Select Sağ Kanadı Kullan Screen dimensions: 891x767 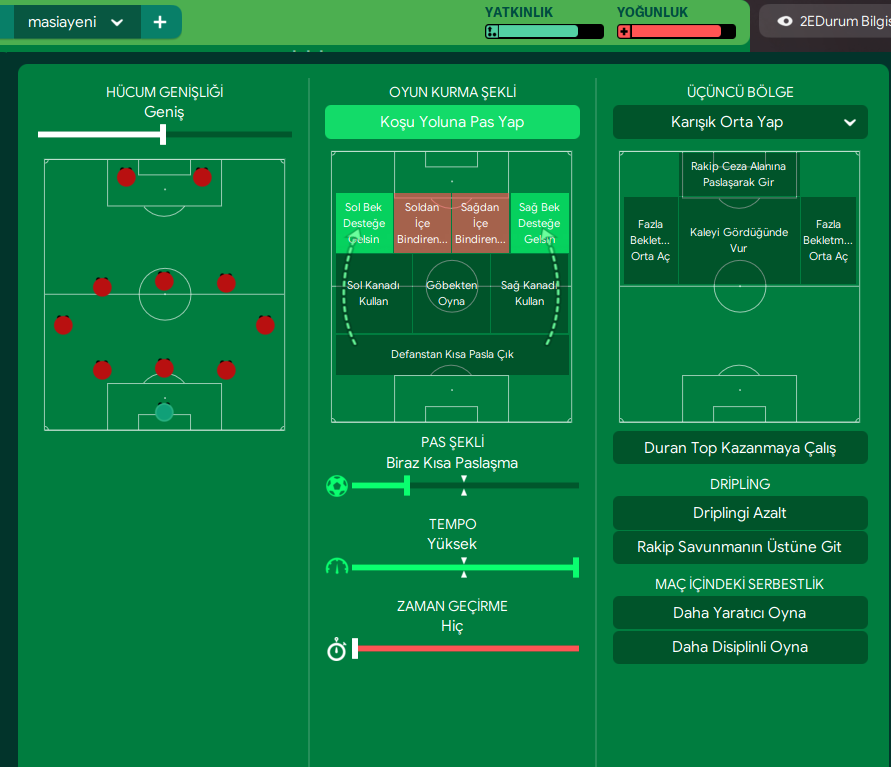click(530, 293)
